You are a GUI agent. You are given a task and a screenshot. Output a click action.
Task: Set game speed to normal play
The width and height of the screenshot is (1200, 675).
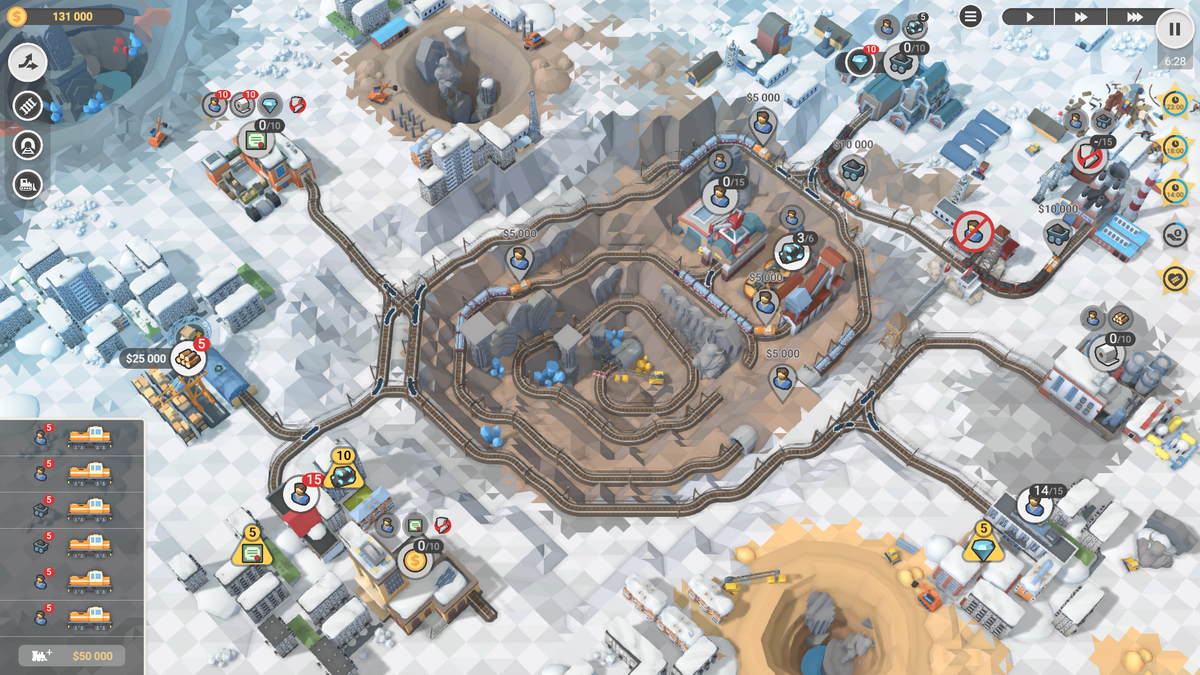coord(1028,17)
